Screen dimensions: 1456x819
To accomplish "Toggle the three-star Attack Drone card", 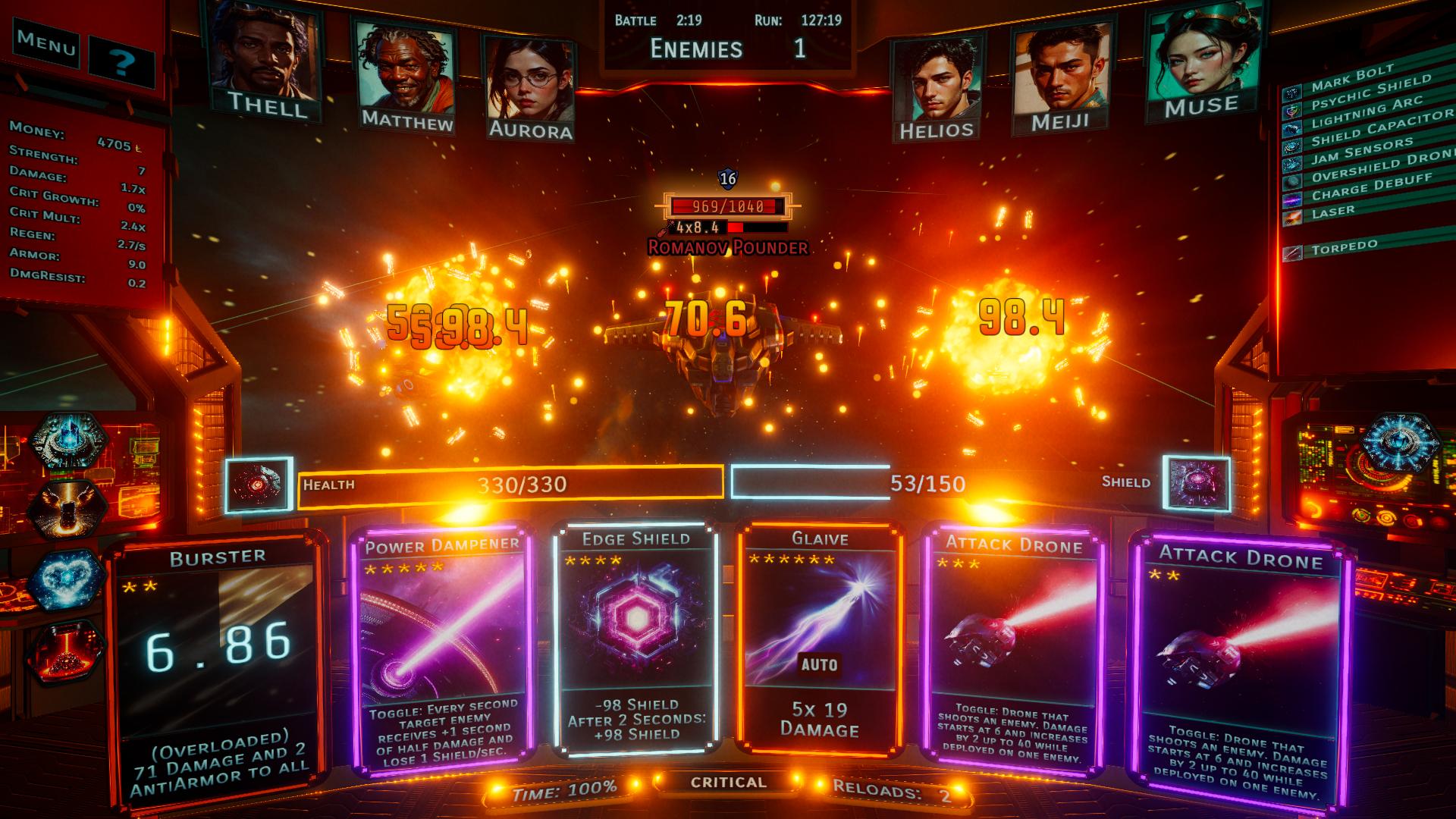I will (1014, 651).
